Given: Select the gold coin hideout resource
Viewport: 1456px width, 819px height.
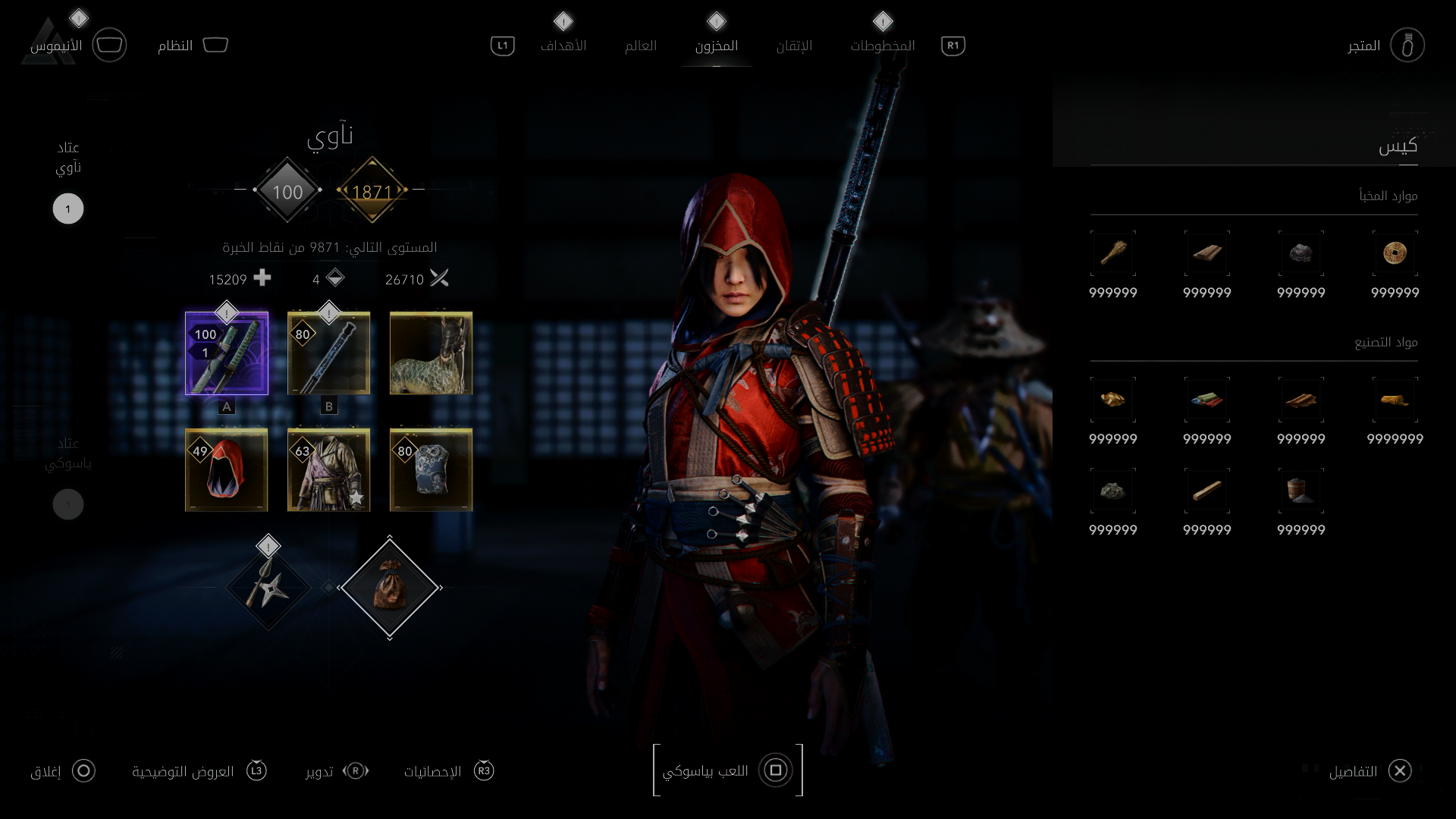Looking at the screenshot, I should click(x=1395, y=253).
